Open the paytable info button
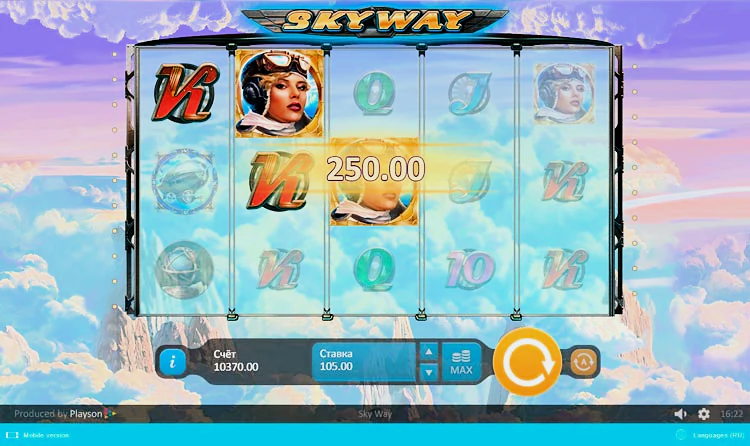750x446 pixels. click(x=171, y=361)
